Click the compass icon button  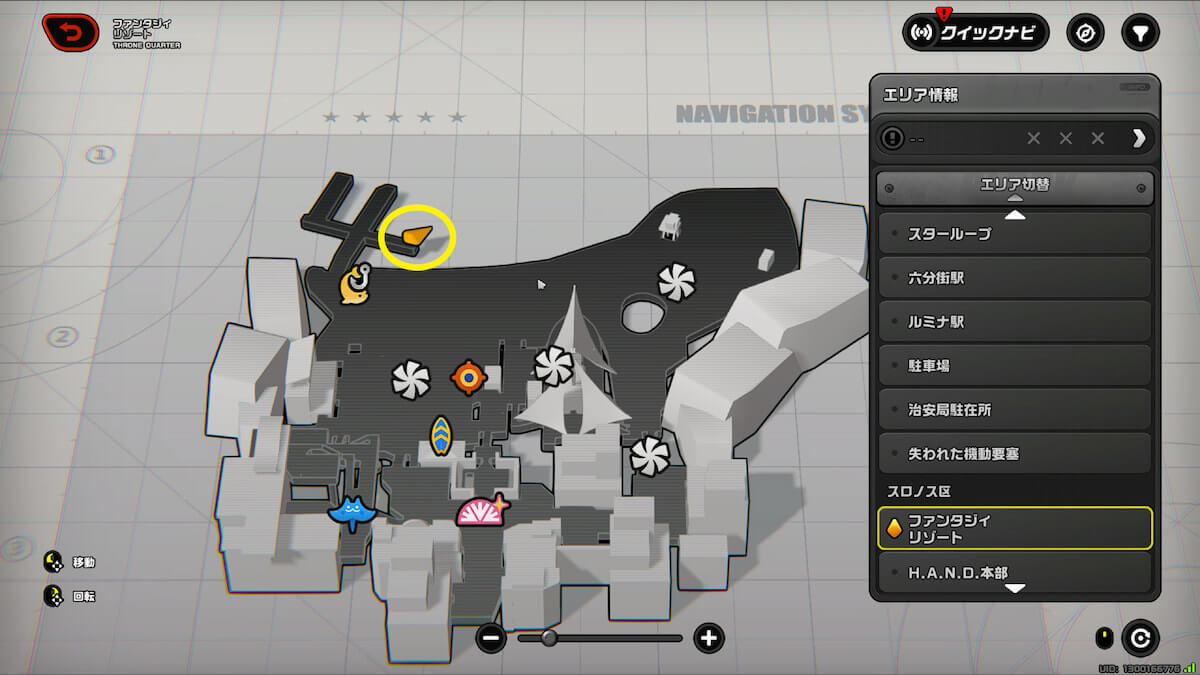tap(1085, 32)
